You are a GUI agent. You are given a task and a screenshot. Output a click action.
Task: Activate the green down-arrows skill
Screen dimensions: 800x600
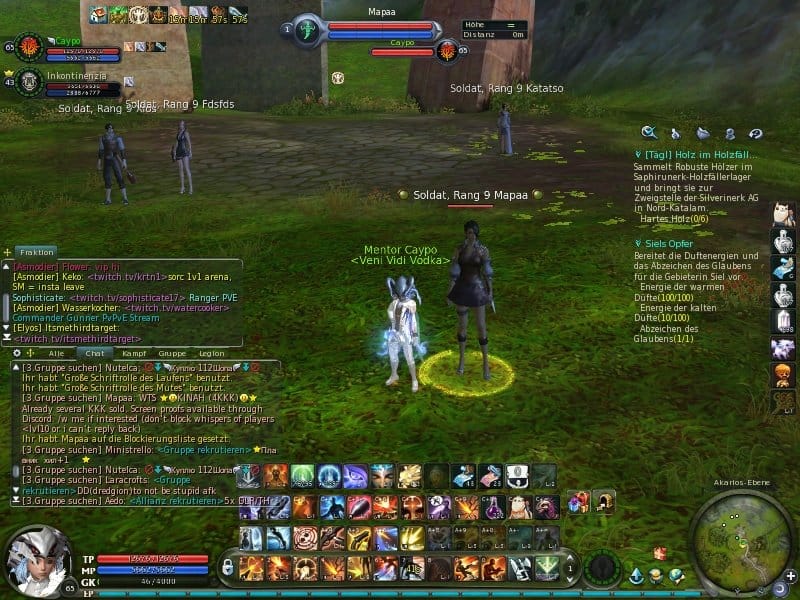point(546,568)
